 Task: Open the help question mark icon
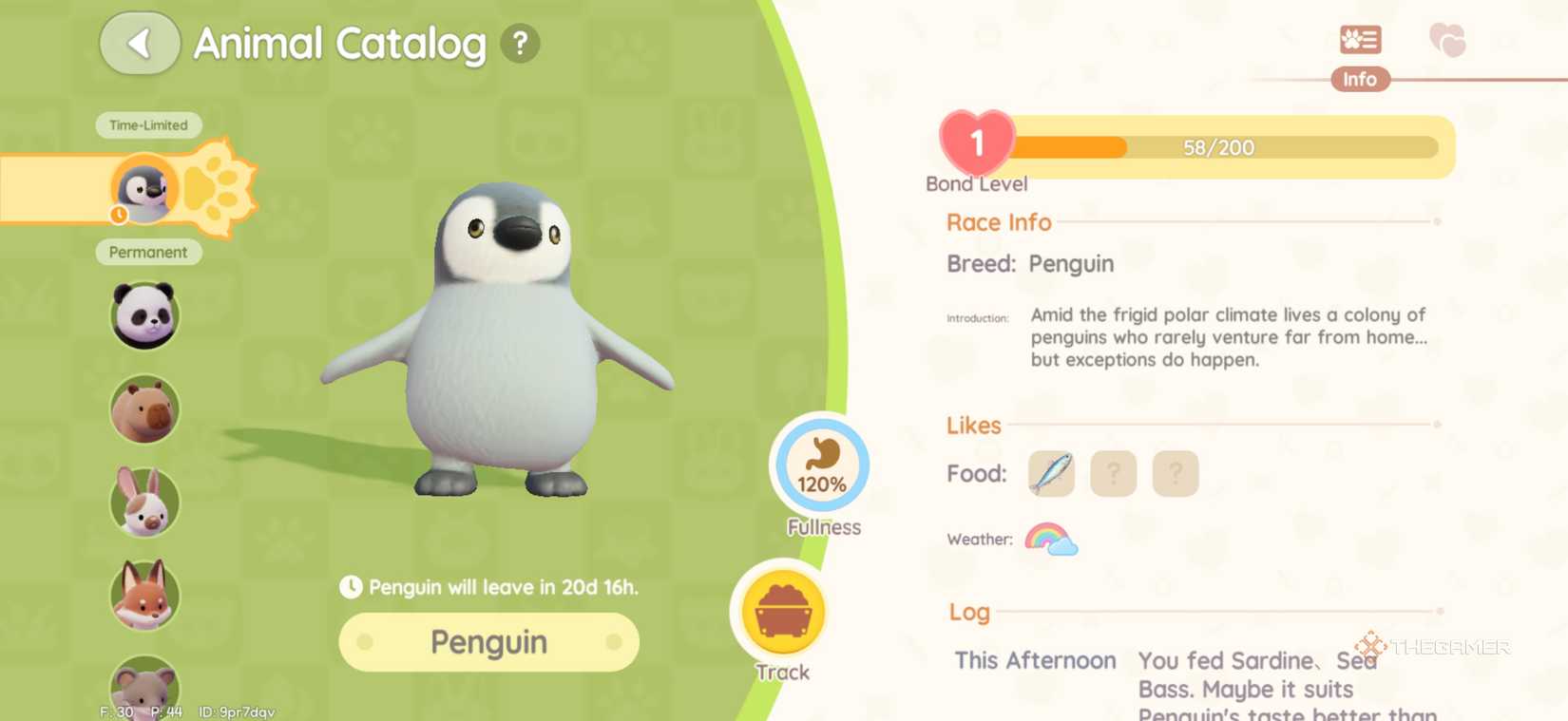click(518, 43)
